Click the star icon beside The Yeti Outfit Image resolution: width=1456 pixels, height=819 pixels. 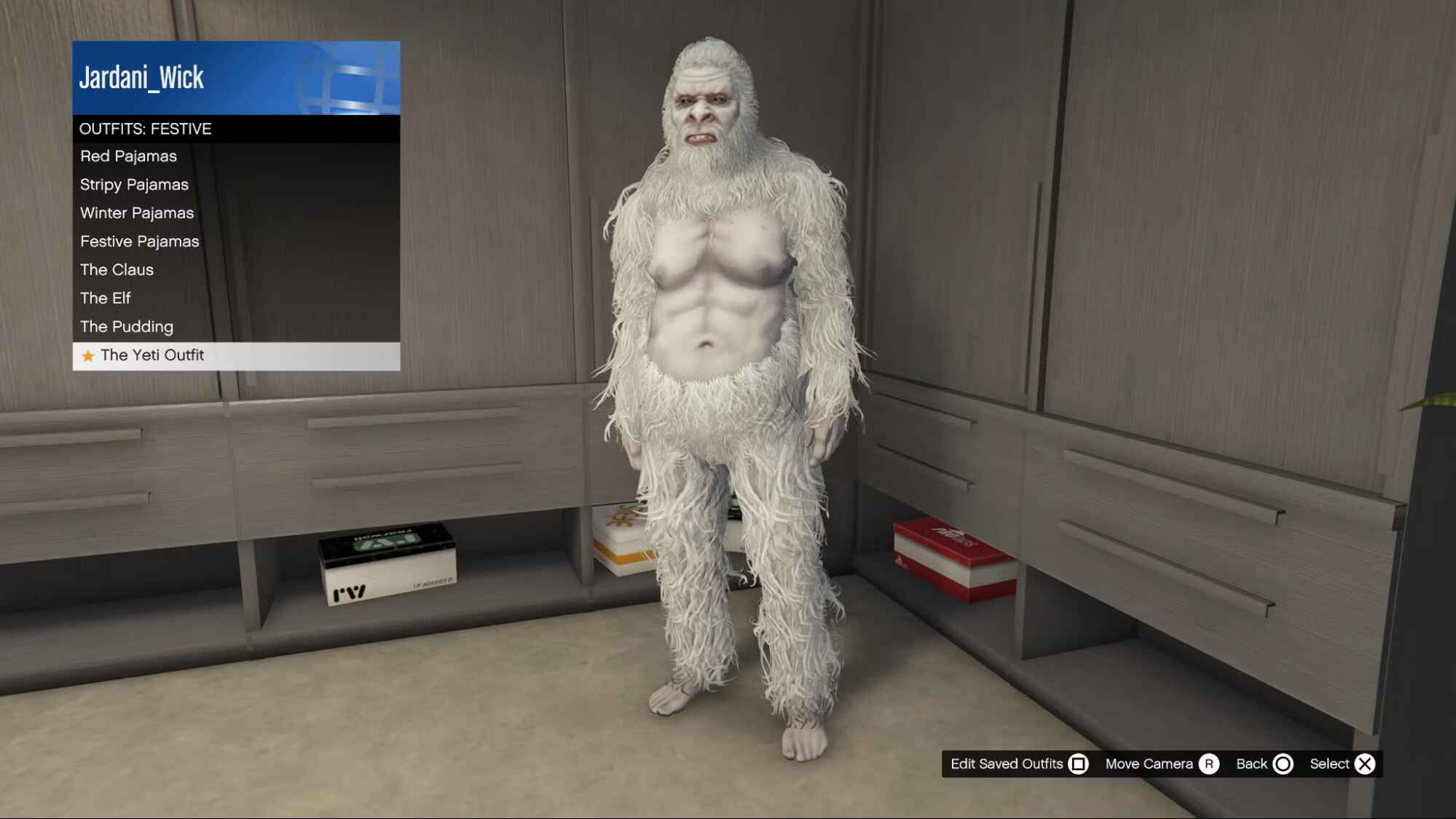click(x=88, y=355)
